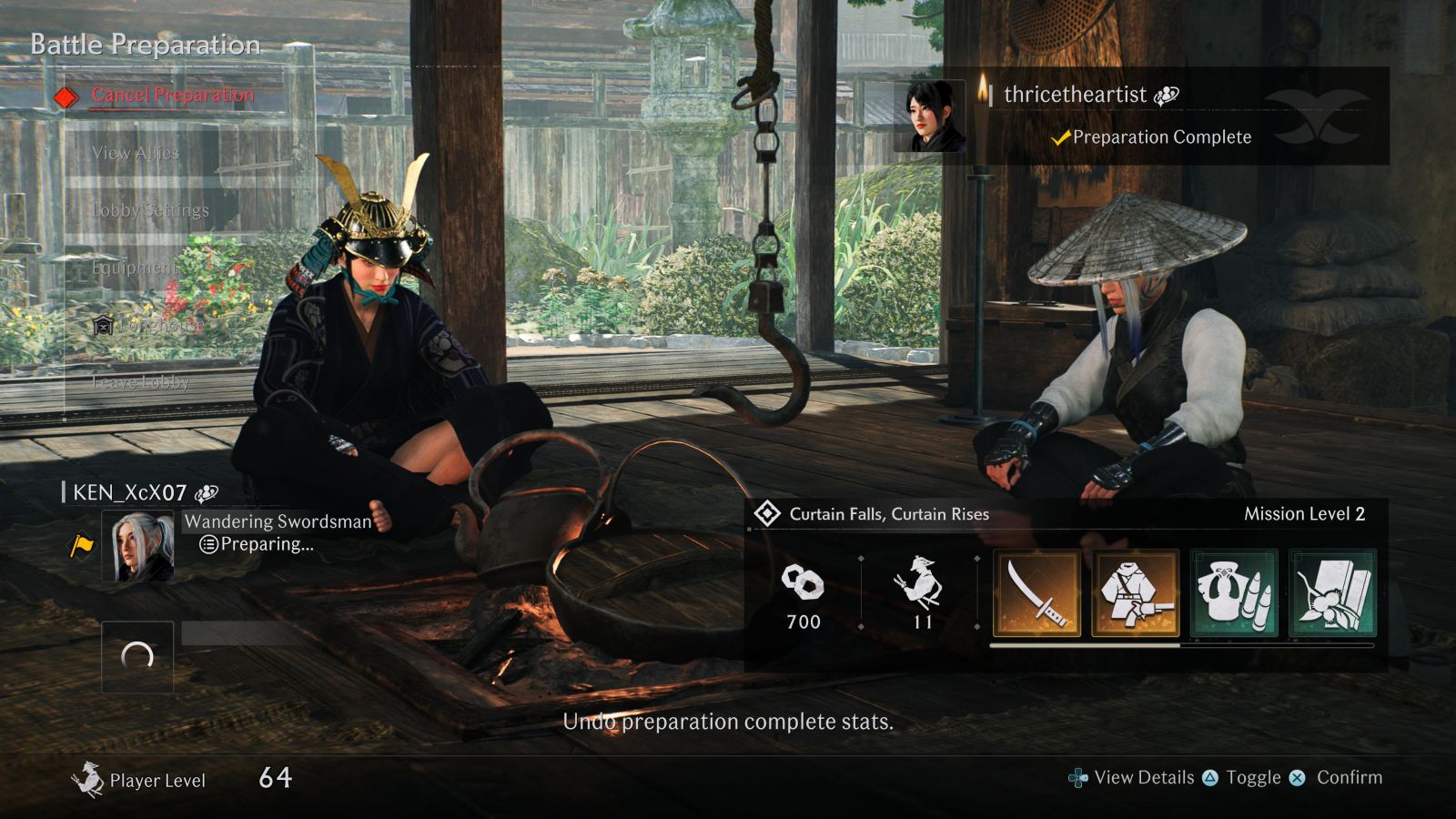Click the last green reward icon

click(1332, 593)
